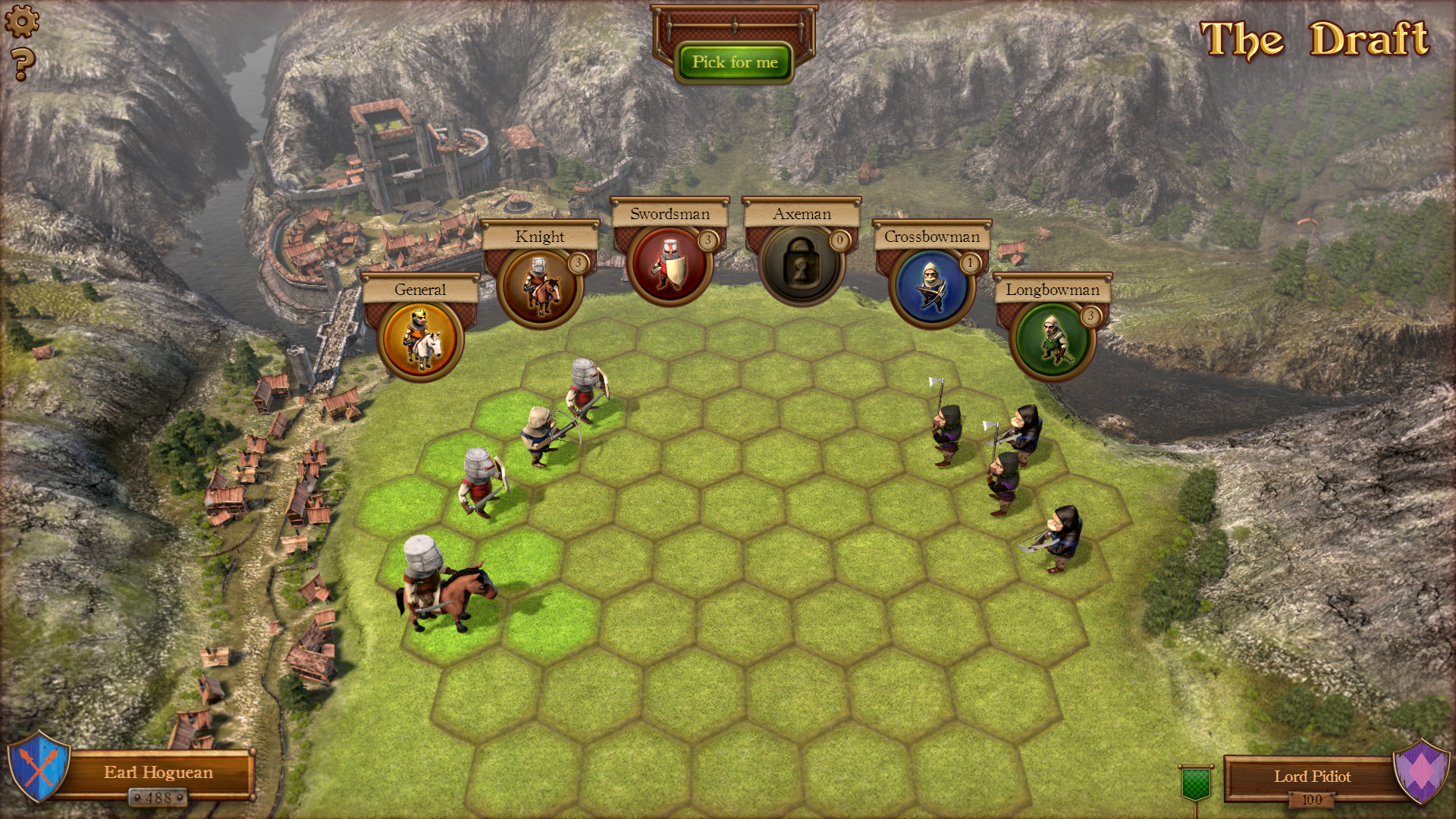
Task: Click Earl Hoguean's gold counter showing 488
Action: [158, 798]
